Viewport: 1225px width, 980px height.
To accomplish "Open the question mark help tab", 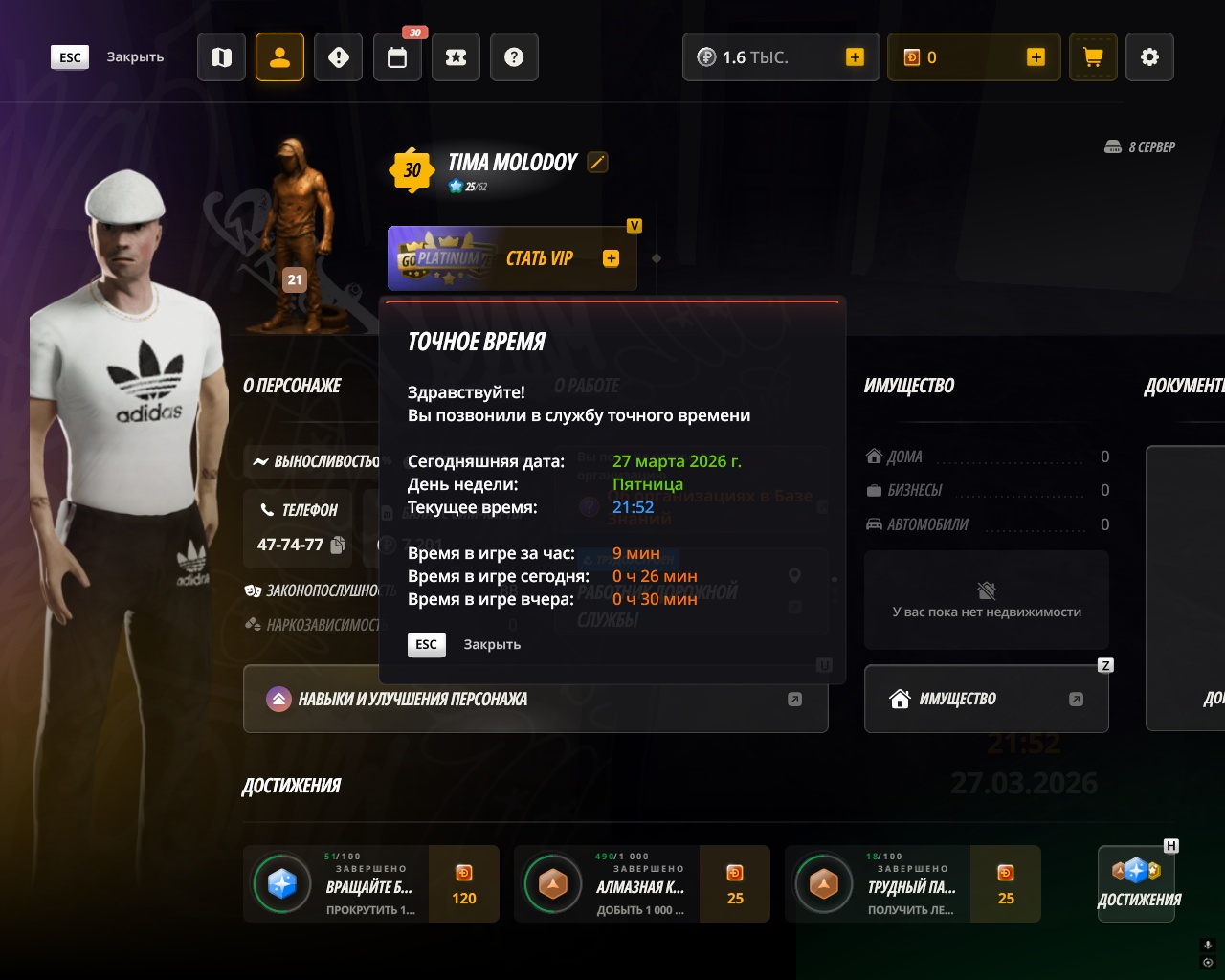I will (x=514, y=57).
